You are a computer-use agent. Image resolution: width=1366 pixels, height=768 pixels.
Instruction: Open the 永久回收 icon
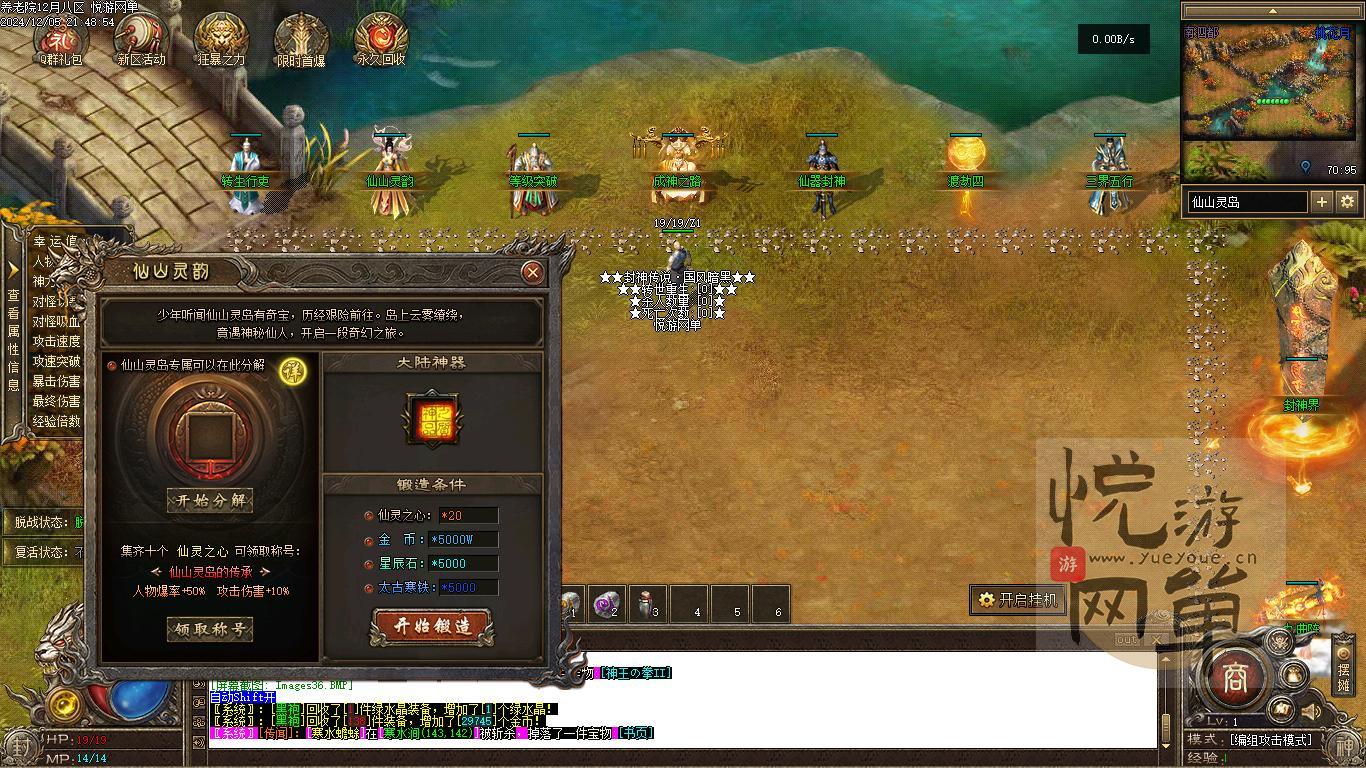tap(381, 40)
